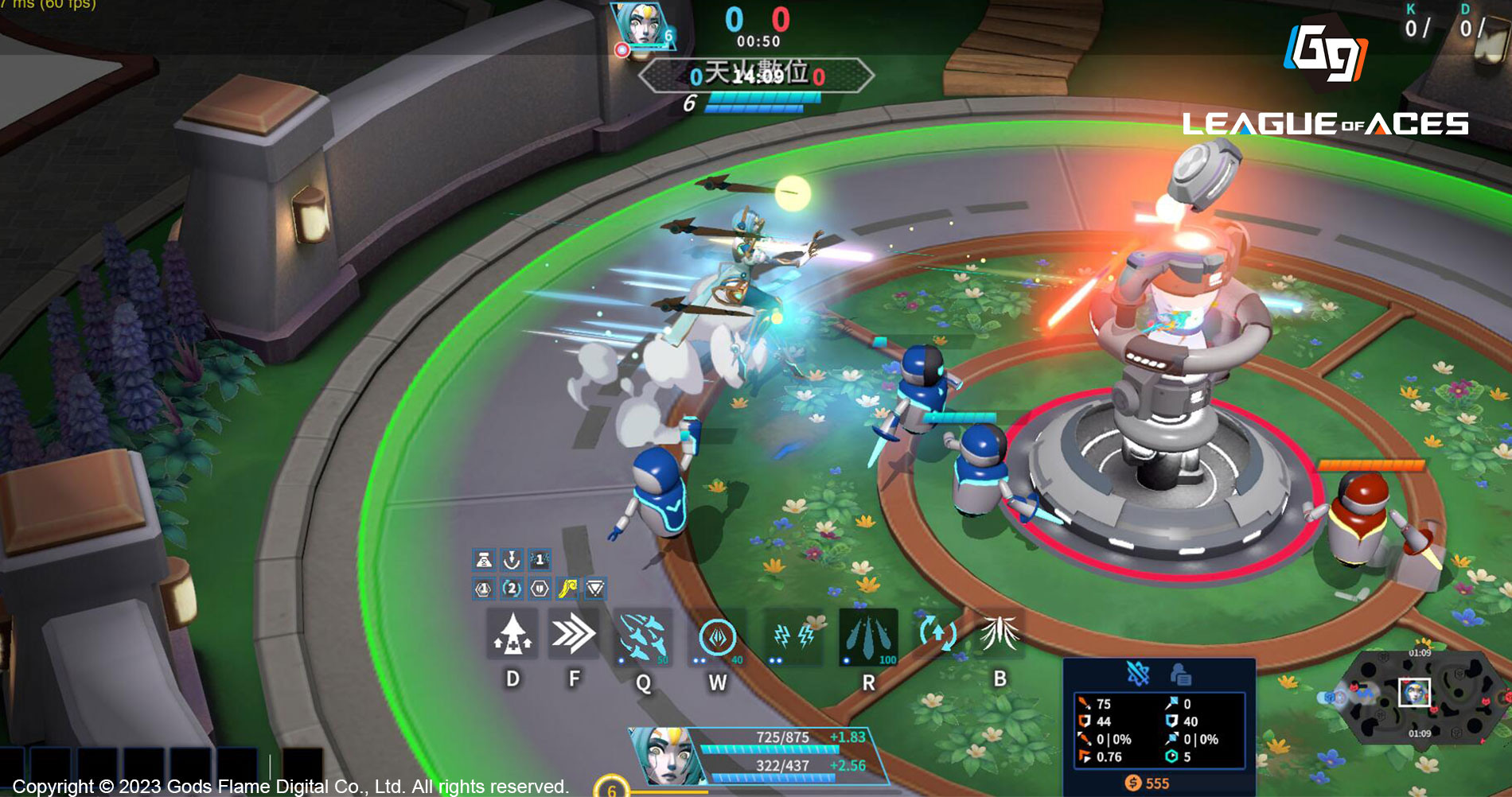Select the hero portrait in the top scoreboard
The image size is (1512, 797).
[x=641, y=25]
